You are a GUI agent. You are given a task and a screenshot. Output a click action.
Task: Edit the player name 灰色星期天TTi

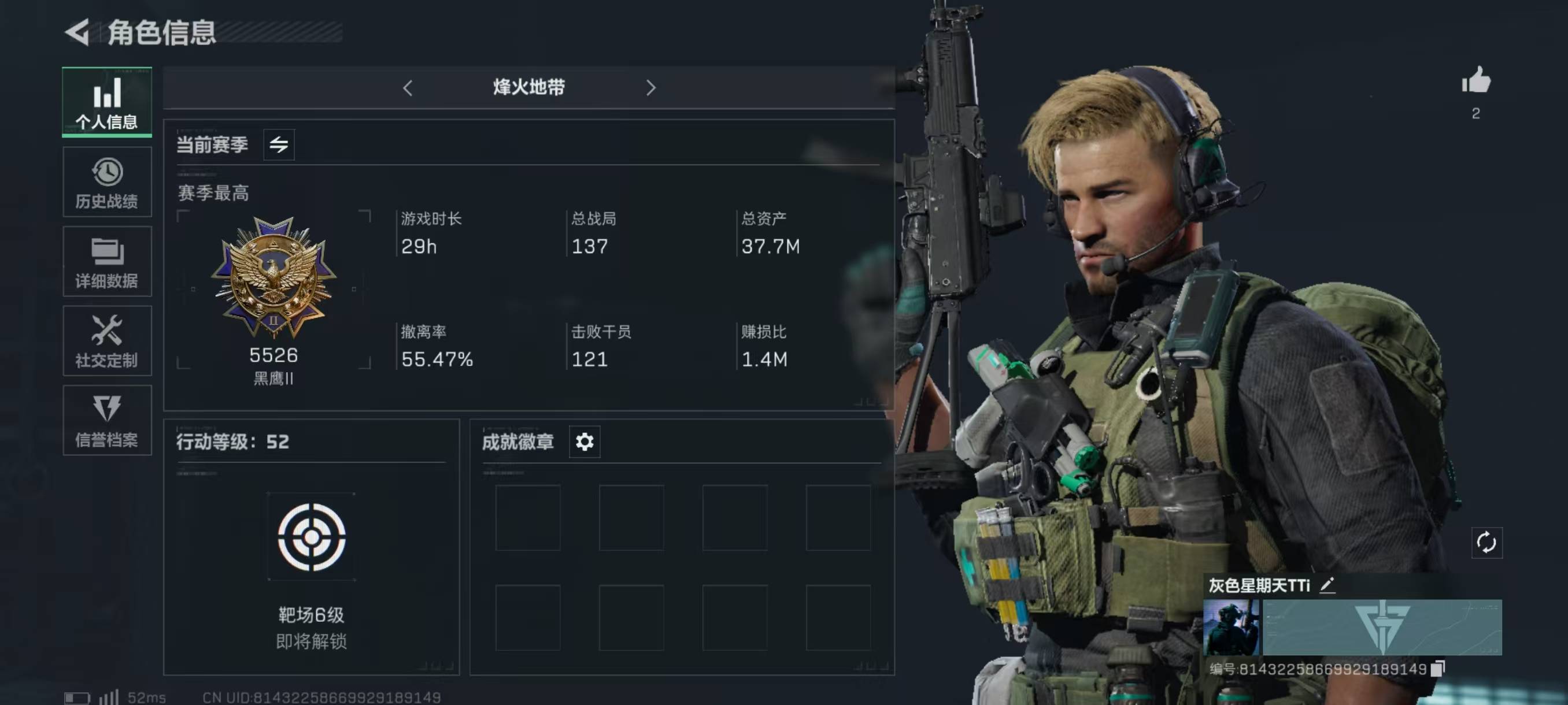[x=1327, y=585]
